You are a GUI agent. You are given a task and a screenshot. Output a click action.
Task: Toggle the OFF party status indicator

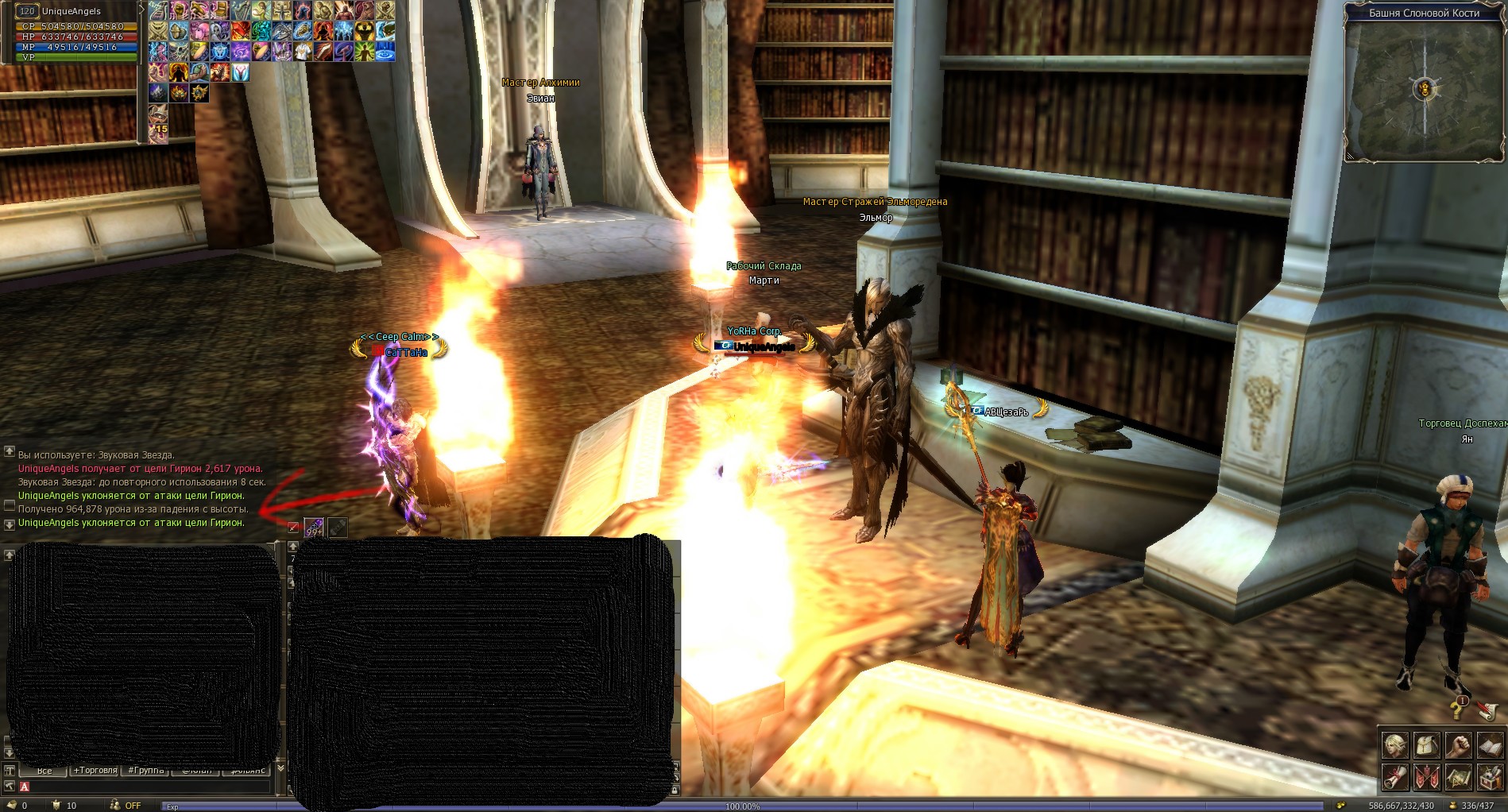coord(126,806)
